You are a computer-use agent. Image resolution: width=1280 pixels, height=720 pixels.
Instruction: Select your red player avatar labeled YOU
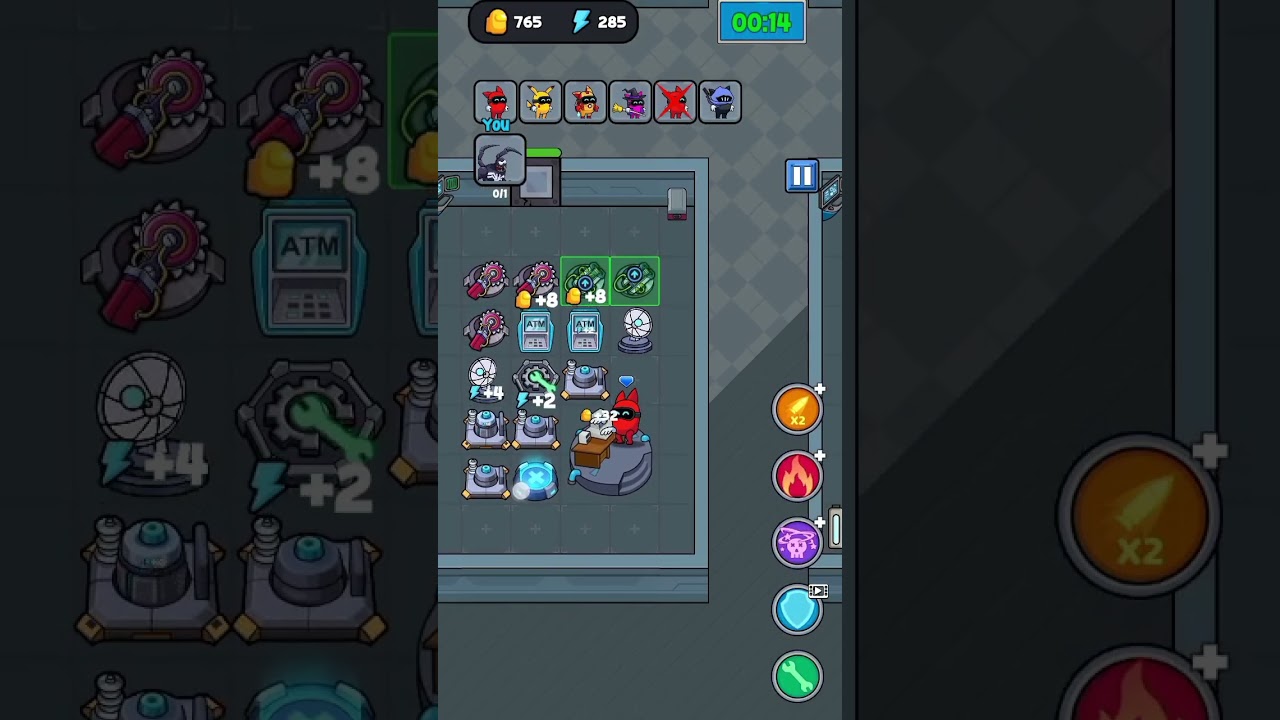coord(495,102)
